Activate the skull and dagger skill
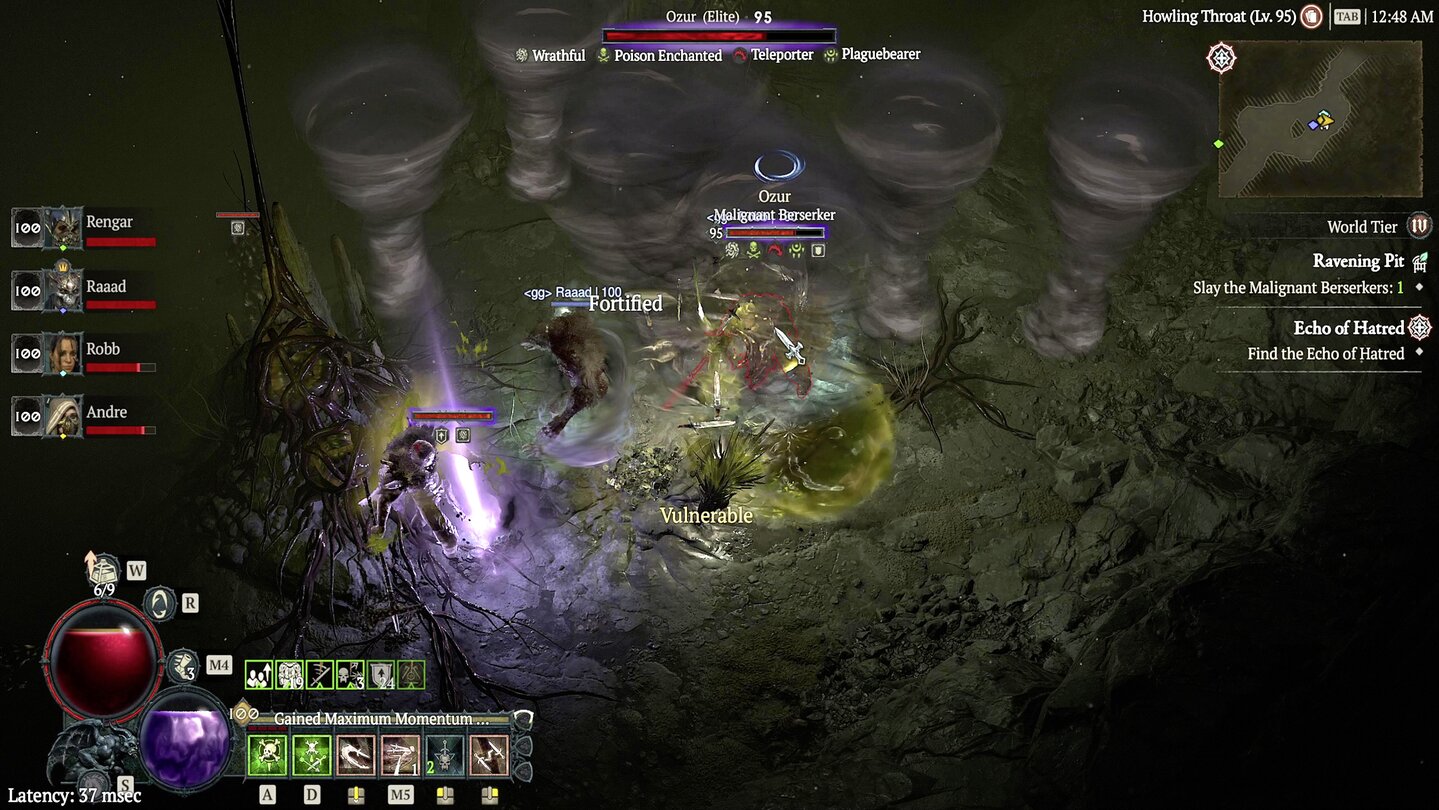Screen dimensions: 1439x810 pyautogui.click(x=444, y=756)
